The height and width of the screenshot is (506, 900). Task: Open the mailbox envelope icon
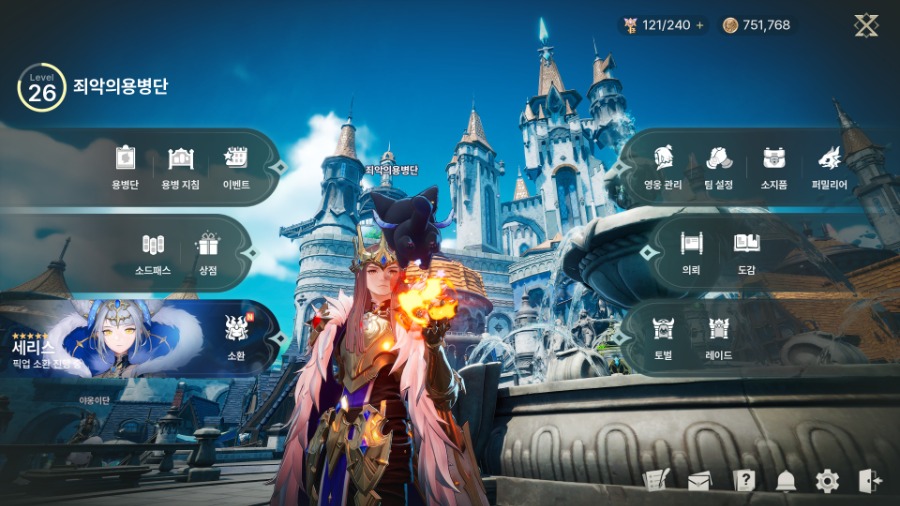699,481
